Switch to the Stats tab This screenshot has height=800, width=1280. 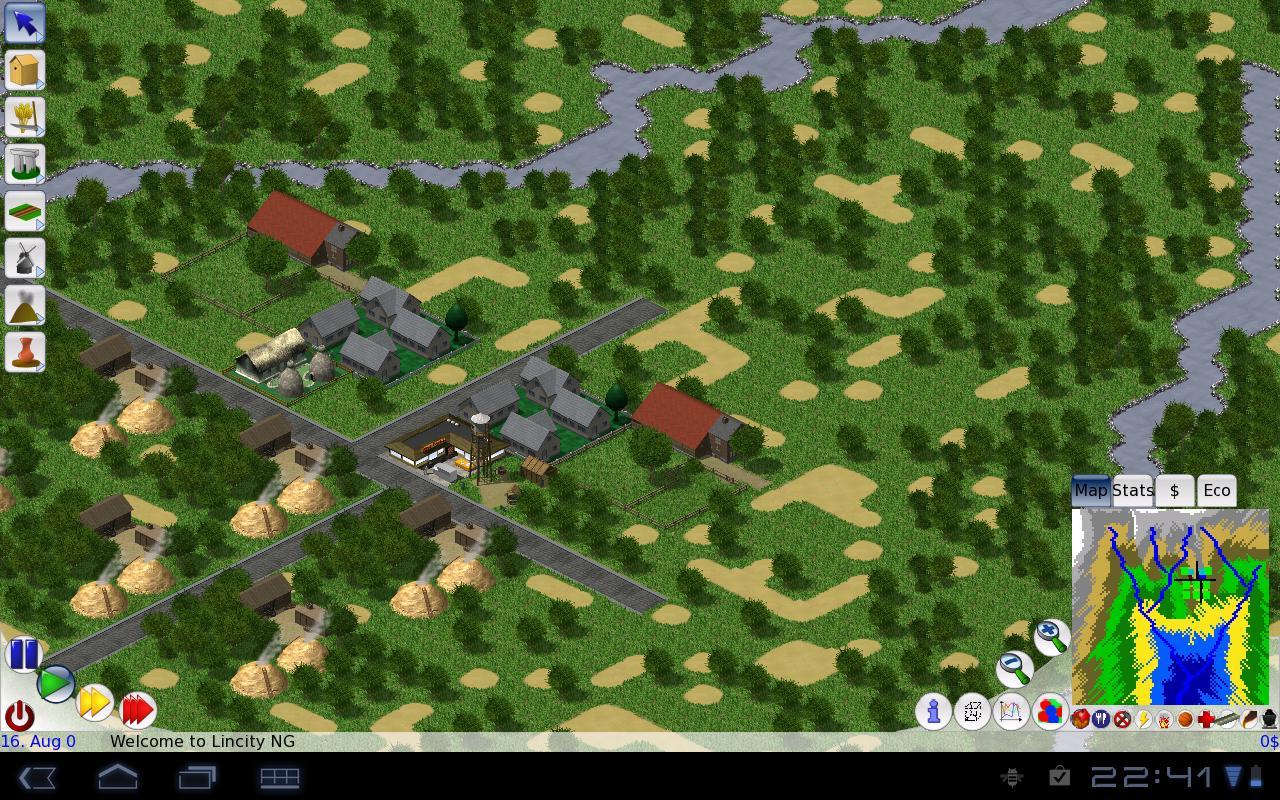(x=1132, y=490)
